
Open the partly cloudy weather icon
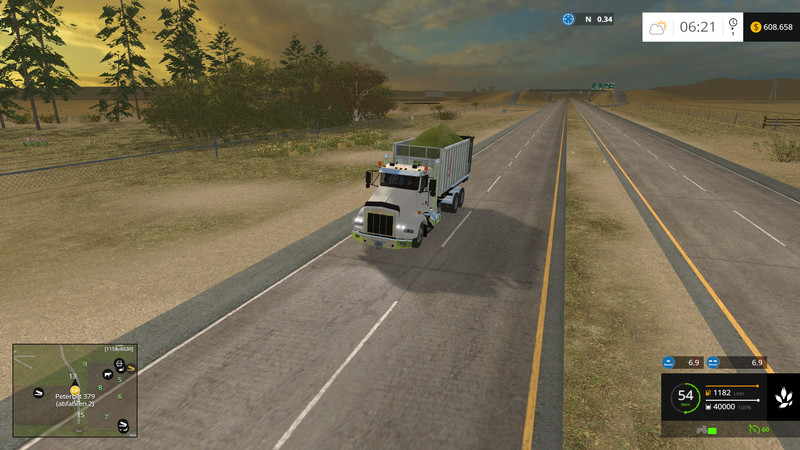[x=658, y=27]
